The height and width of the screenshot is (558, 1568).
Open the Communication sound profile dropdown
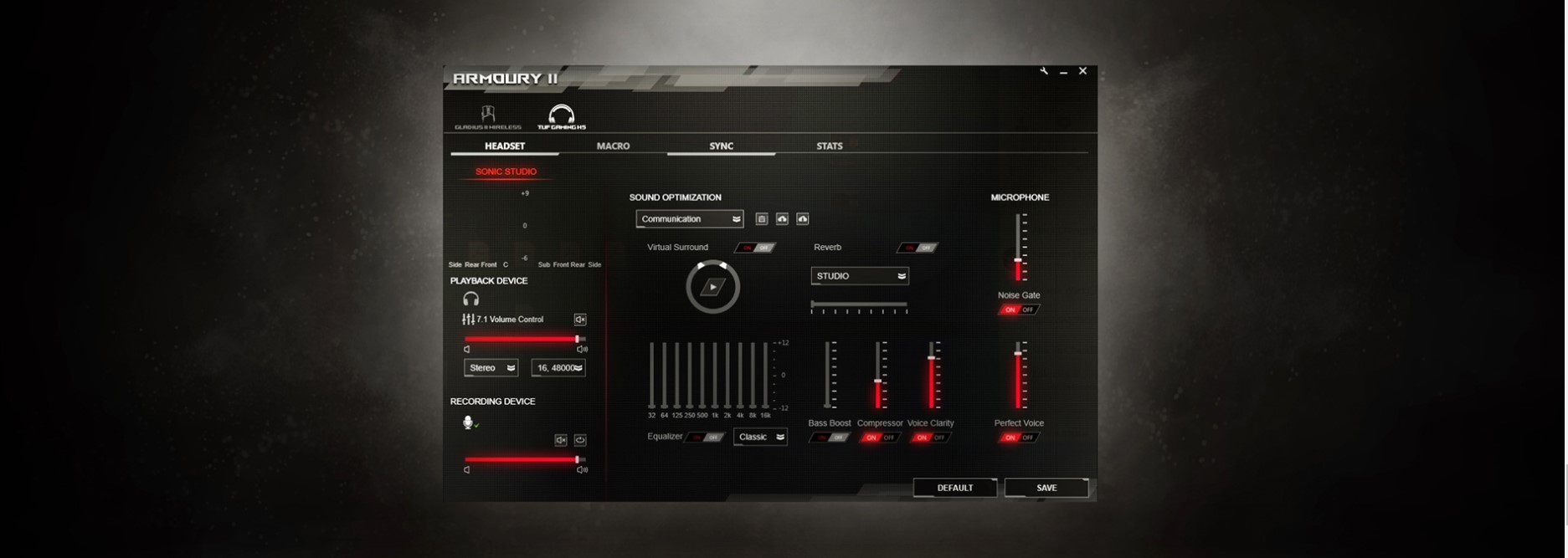coord(689,219)
